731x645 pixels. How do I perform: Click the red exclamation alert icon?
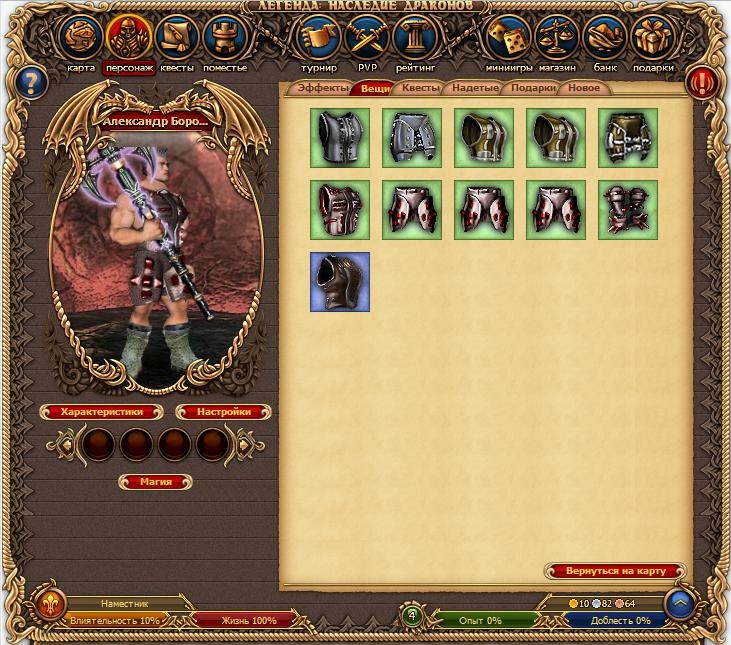[703, 81]
